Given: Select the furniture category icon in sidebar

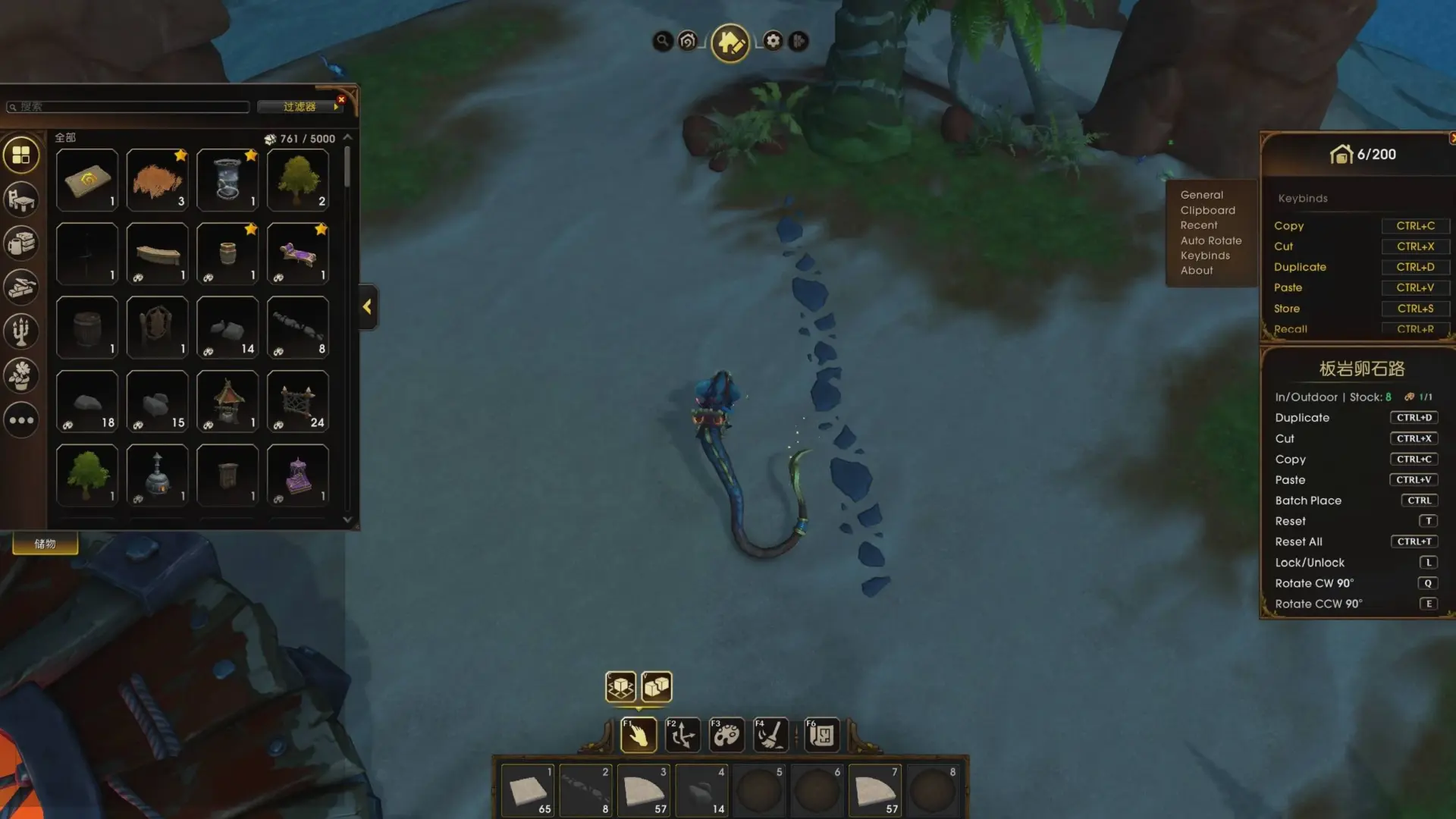Looking at the screenshot, I should [x=20, y=199].
